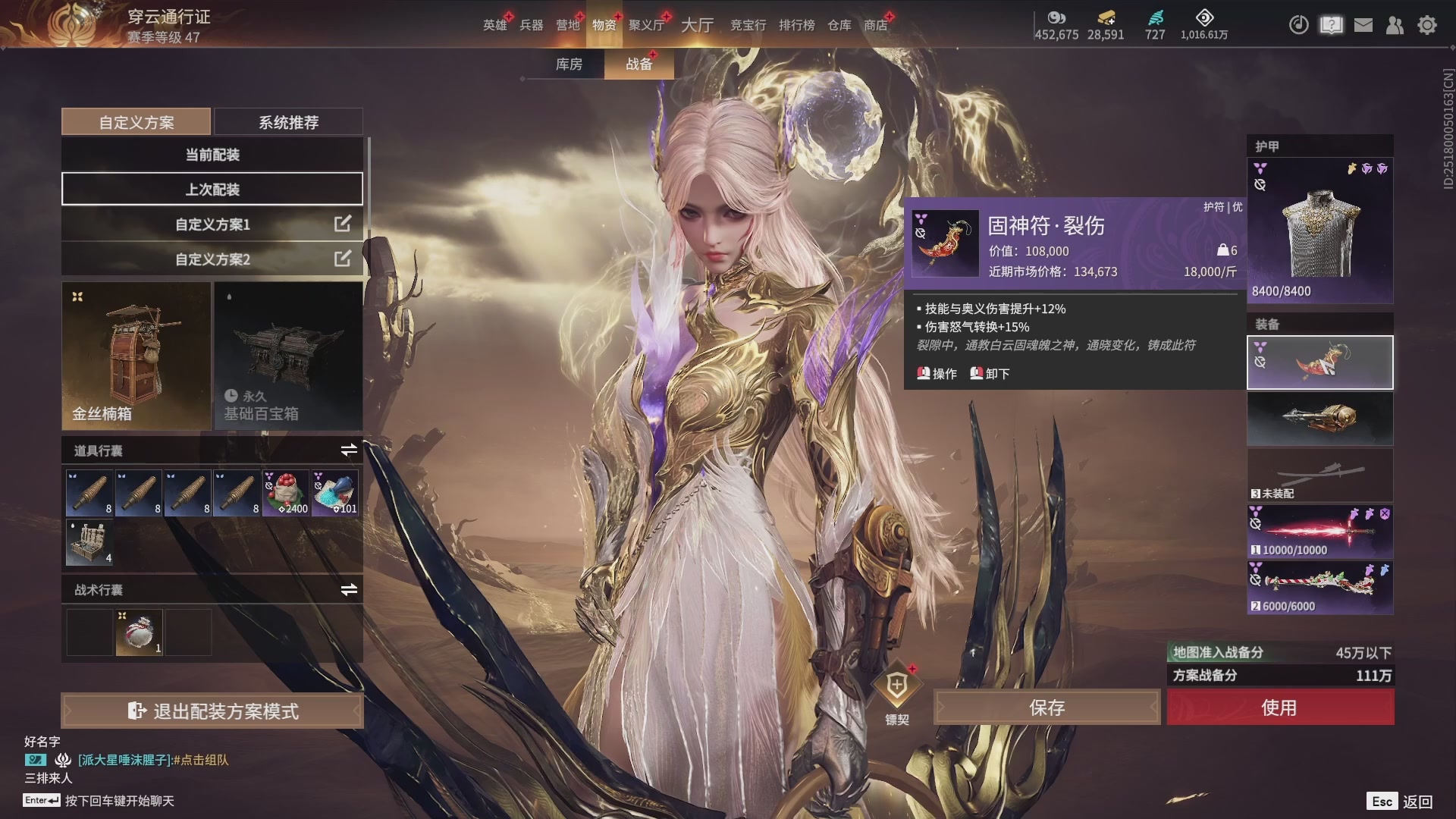Choose the 当前配装 row
The width and height of the screenshot is (1456, 819).
coord(212,155)
